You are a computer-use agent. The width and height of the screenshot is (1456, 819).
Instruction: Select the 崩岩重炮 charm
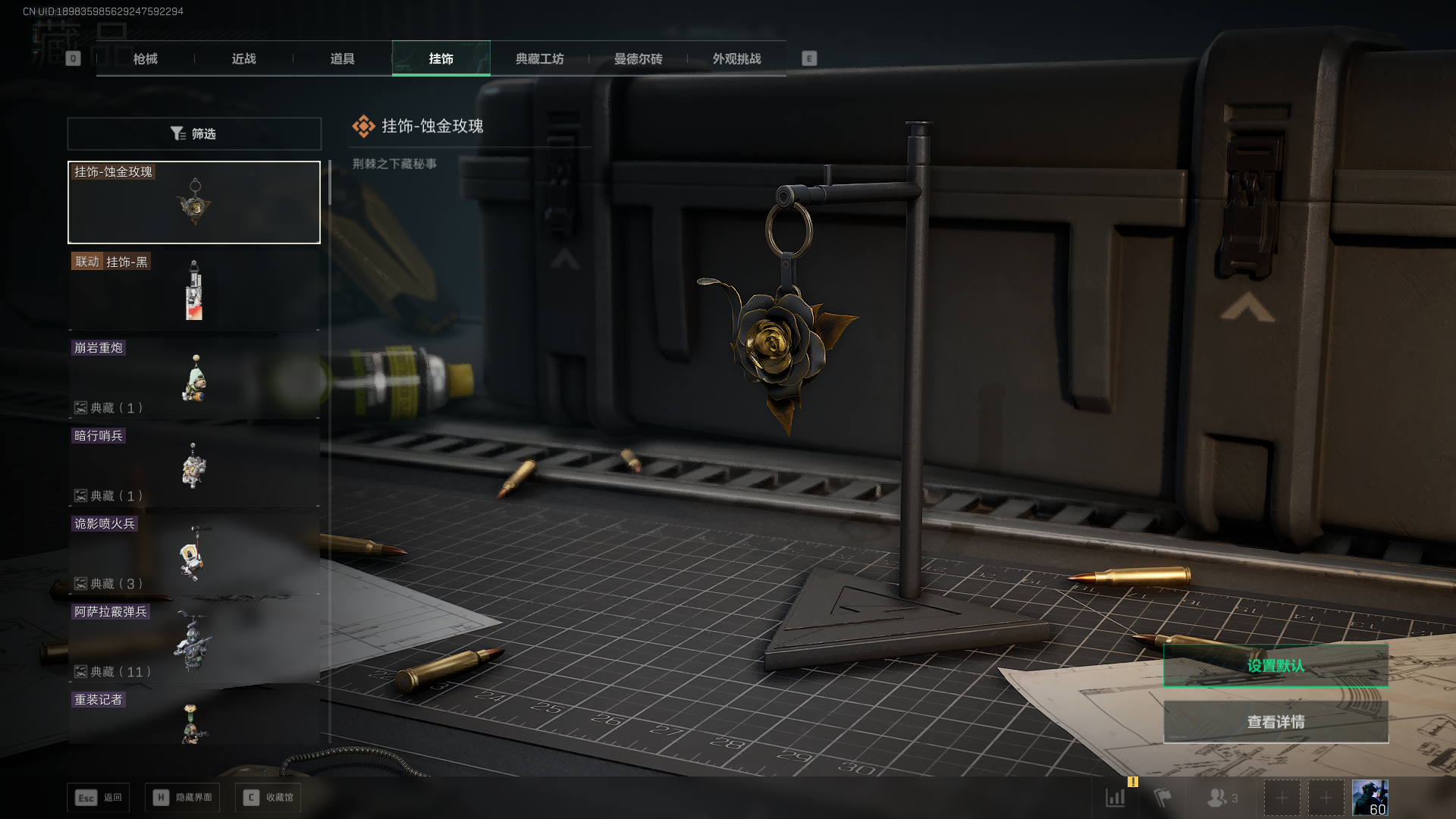click(x=194, y=378)
